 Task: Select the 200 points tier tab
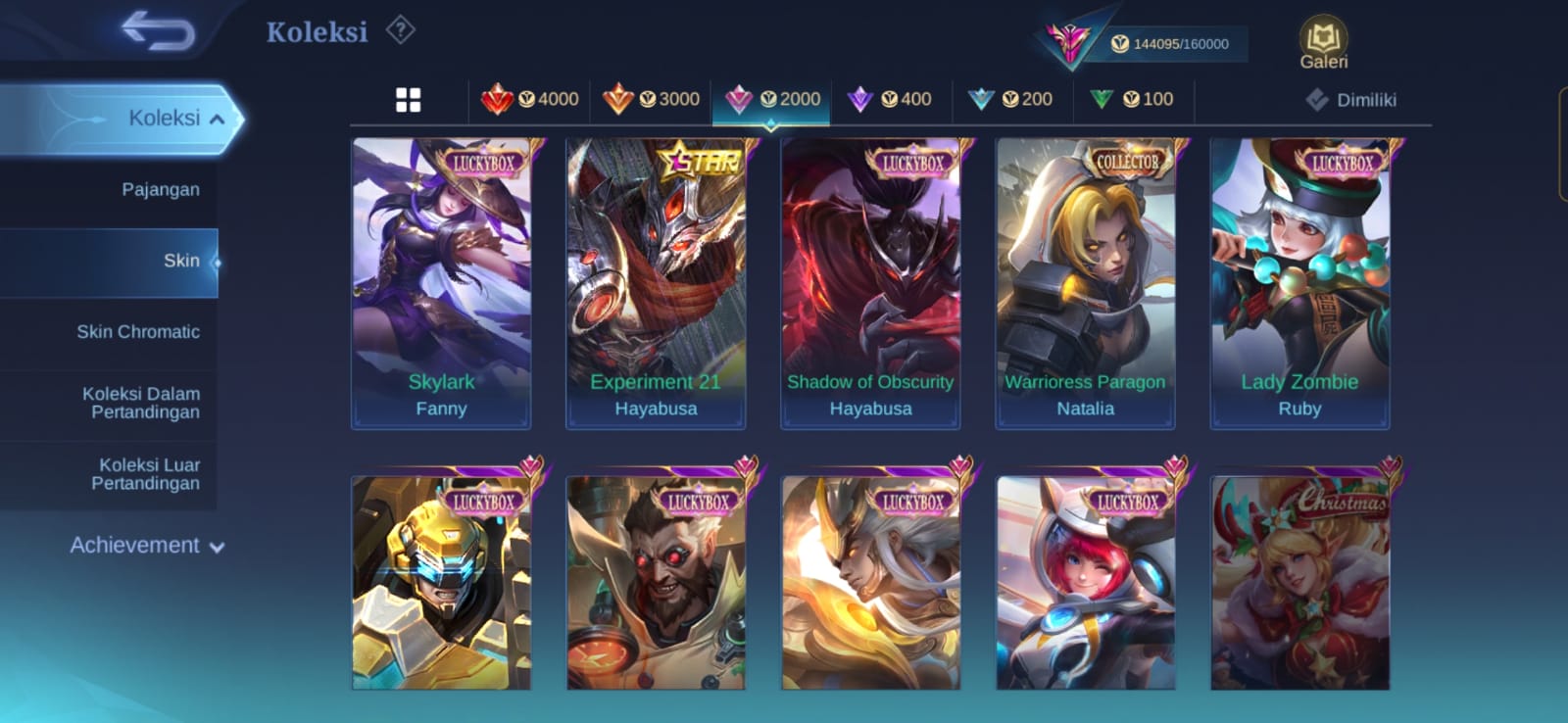1010,99
